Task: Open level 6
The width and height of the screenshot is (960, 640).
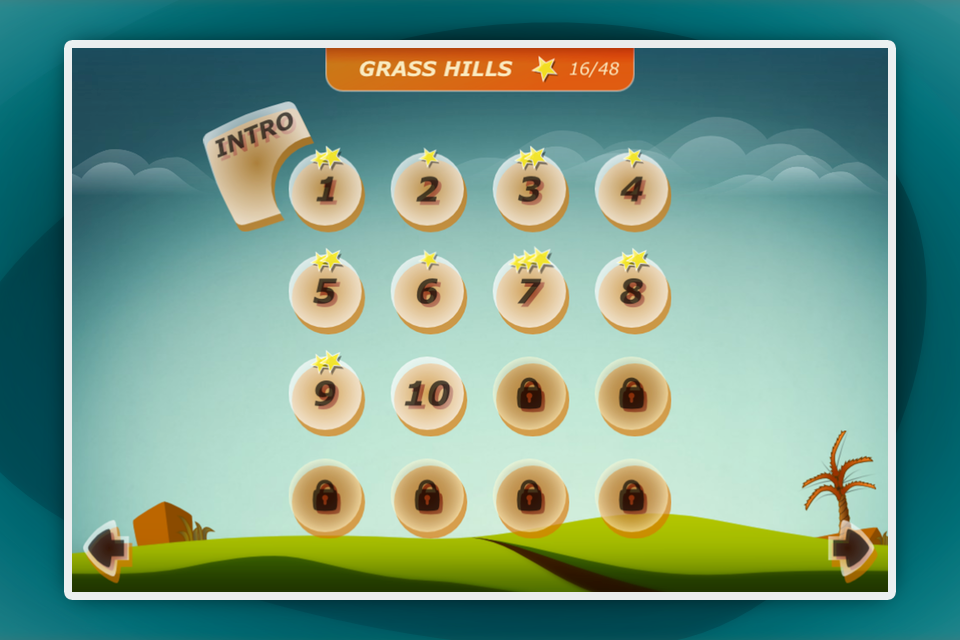Action: (428, 292)
